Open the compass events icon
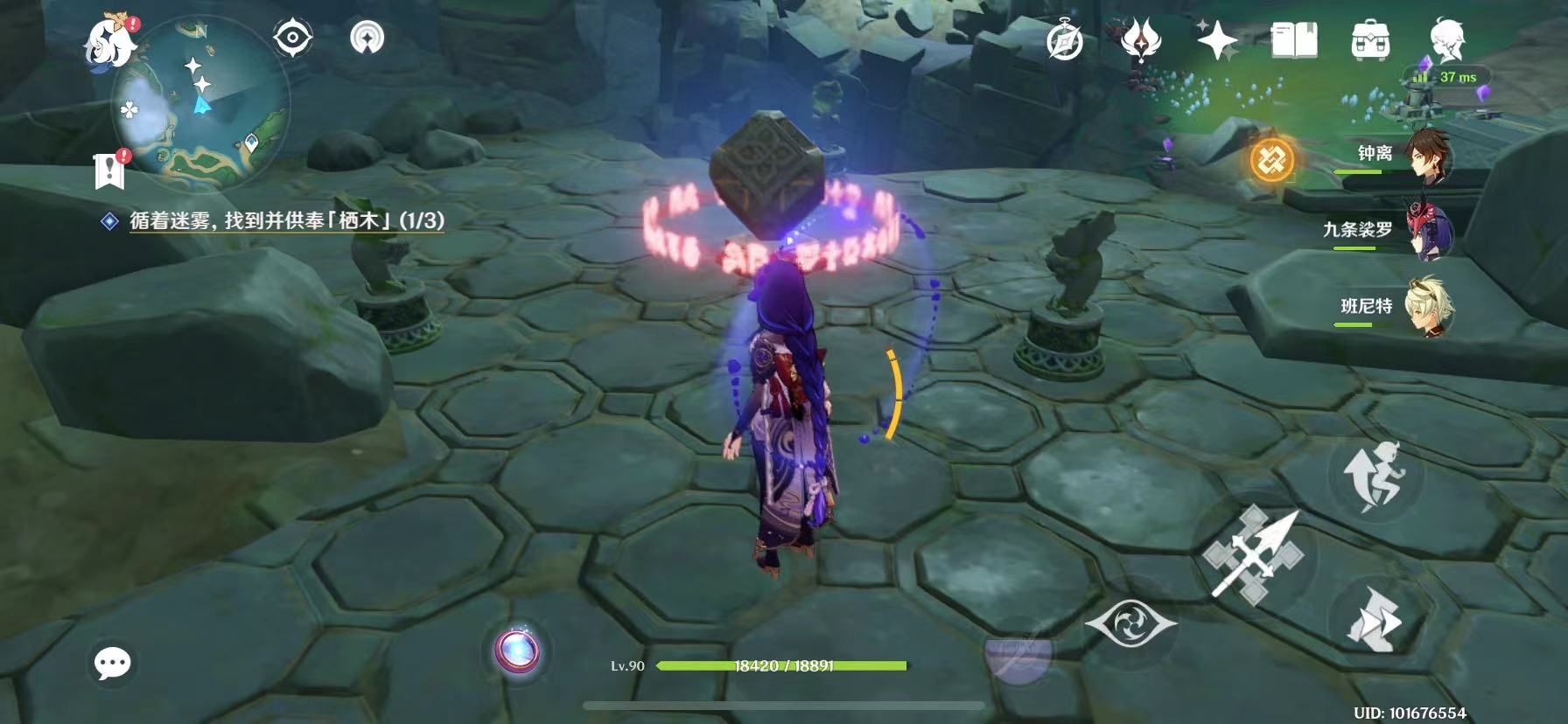Image resolution: width=1568 pixels, height=724 pixels. point(1065,40)
